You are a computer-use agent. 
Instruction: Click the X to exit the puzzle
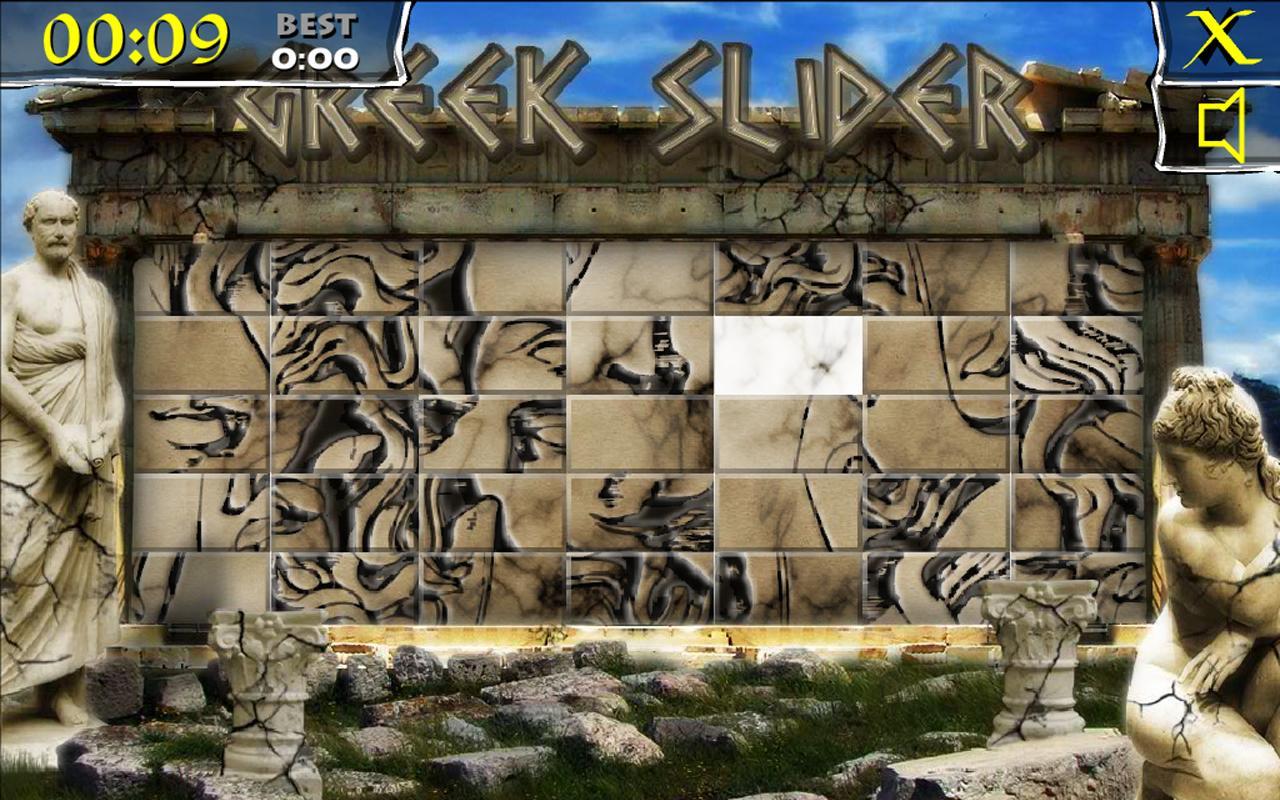pyautogui.click(x=1217, y=40)
